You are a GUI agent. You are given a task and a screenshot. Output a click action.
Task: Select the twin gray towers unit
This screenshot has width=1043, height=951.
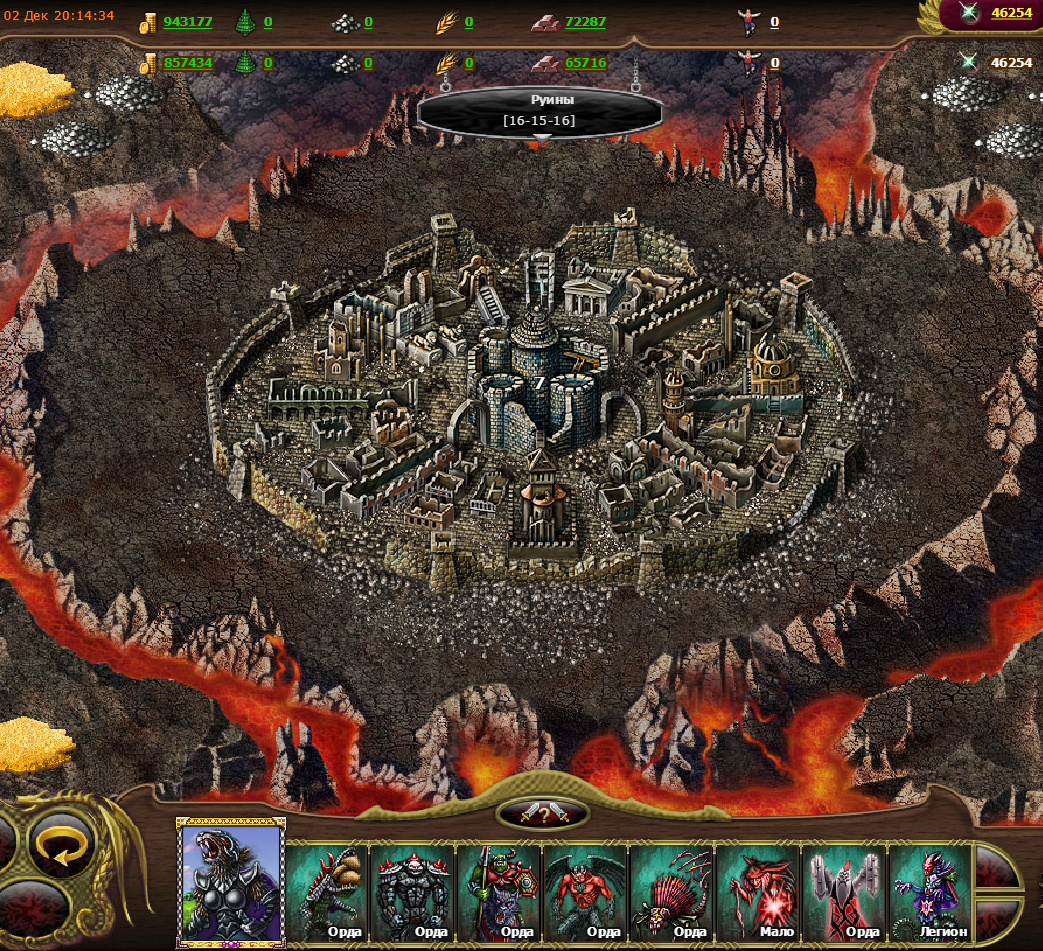844,890
